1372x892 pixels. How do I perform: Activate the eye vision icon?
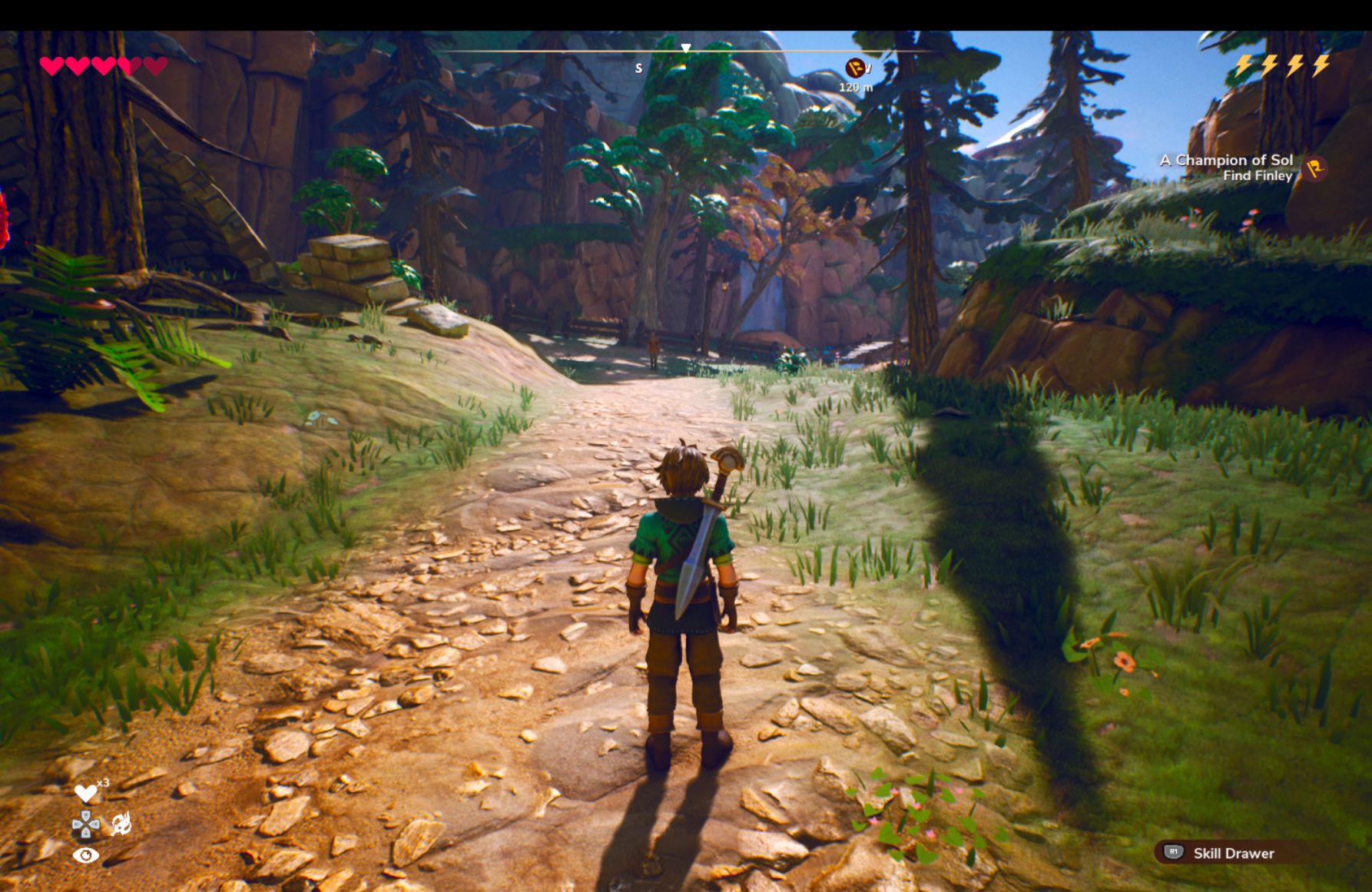pyautogui.click(x=85, y=855)
